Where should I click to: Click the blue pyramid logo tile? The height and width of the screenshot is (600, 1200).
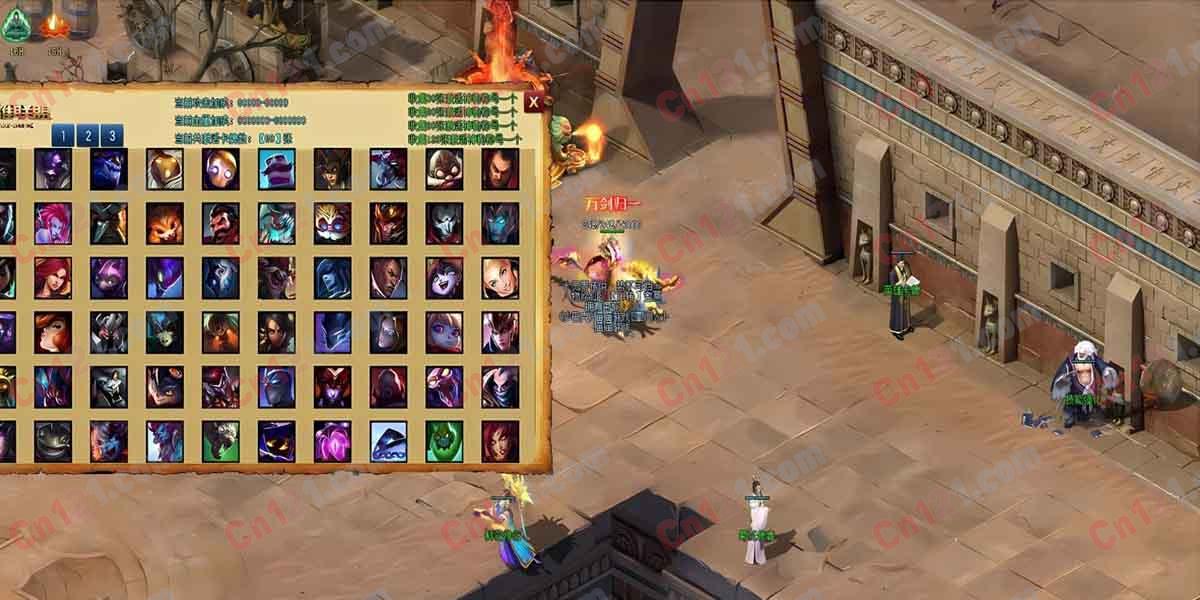388,441
